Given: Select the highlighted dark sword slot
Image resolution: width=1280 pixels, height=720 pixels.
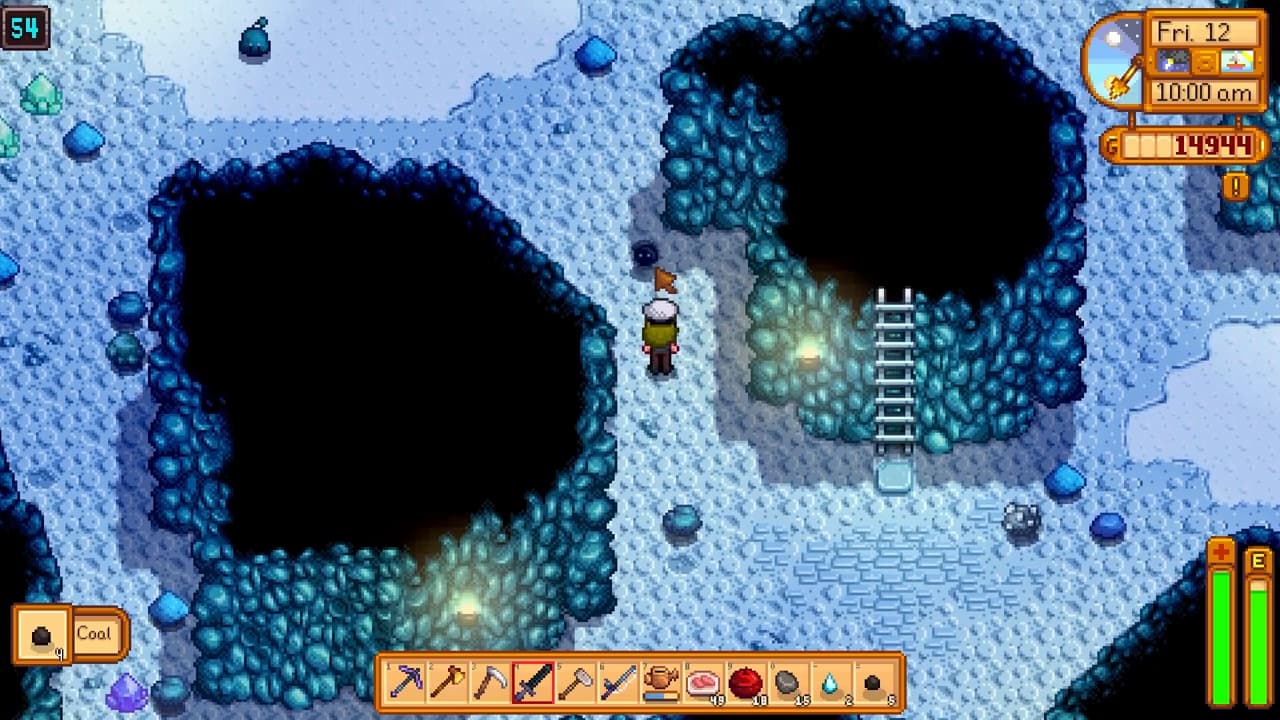Looking at the screenshot, I should click(533, 683).
